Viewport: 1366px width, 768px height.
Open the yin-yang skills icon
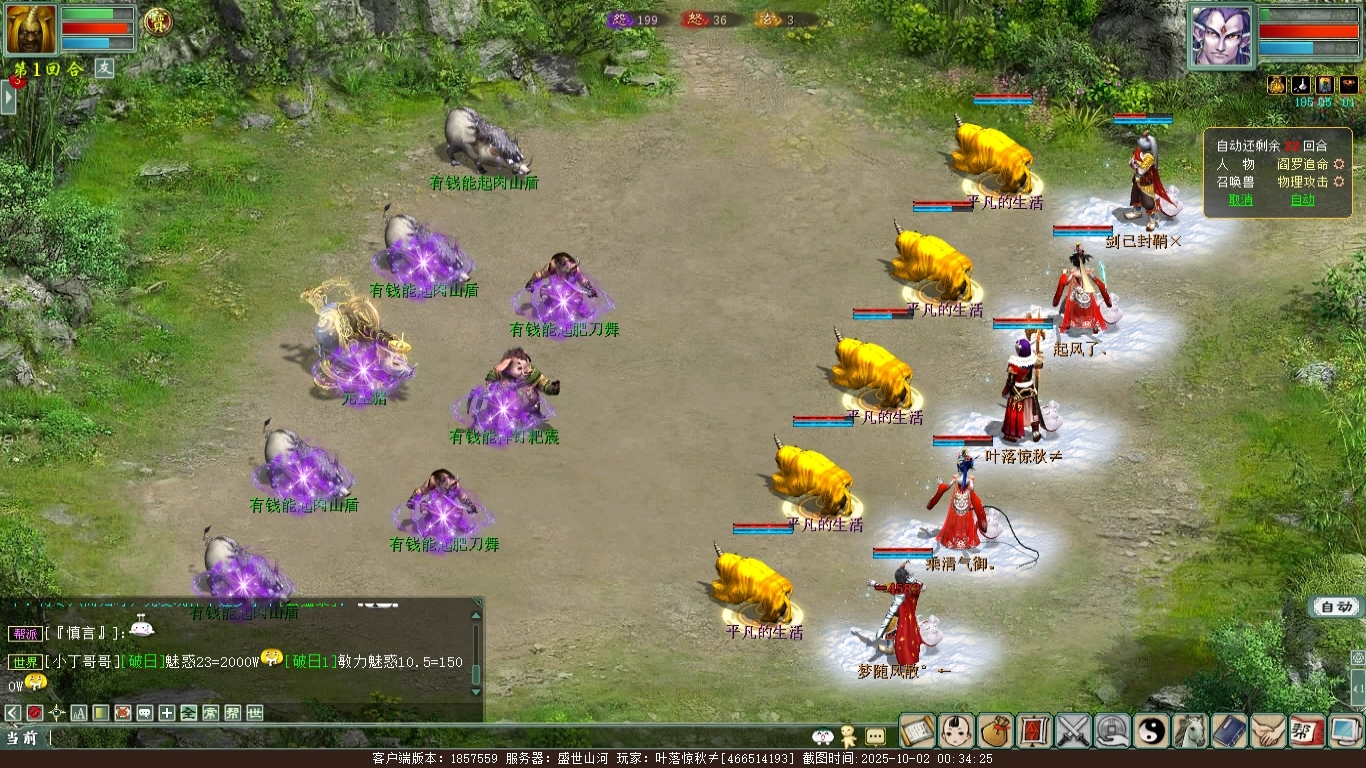pos(1152,731)
